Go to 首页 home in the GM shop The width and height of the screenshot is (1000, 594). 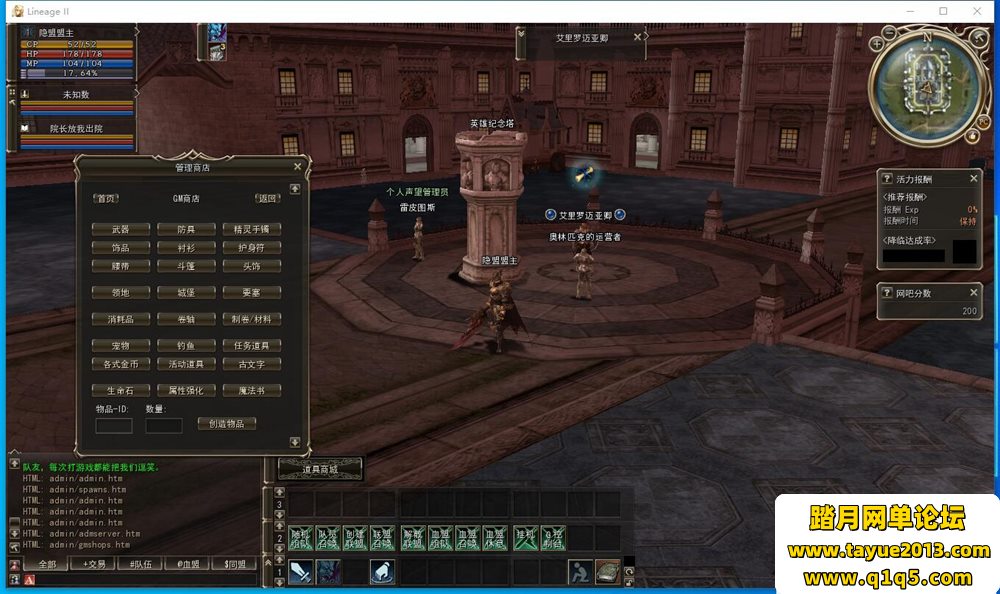[x=106, y=198]
